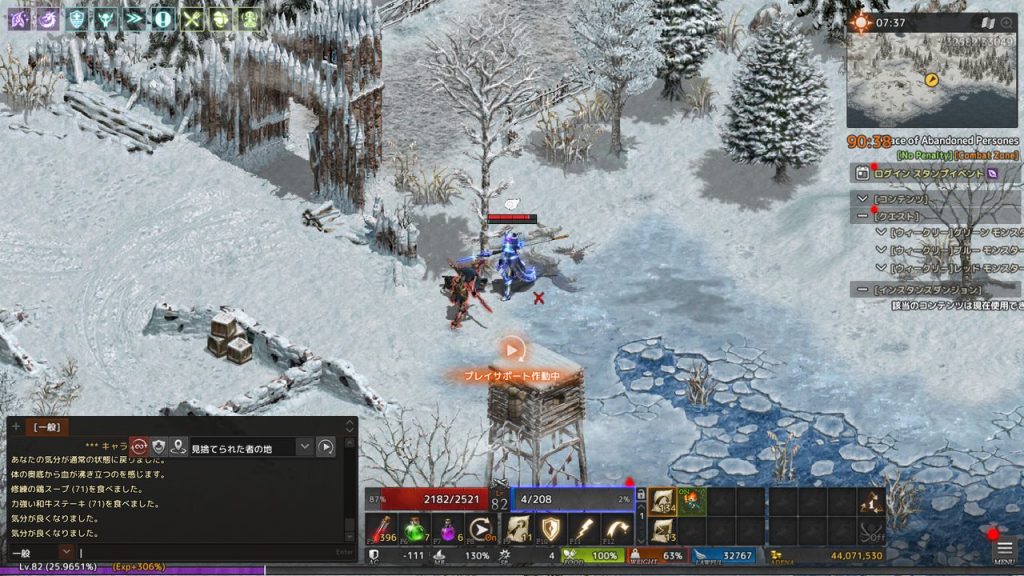The height and width of the screenshot is (576, 1024).
Task: Toggle the red infinity auto-loop icon
Action: click(139, 446)
